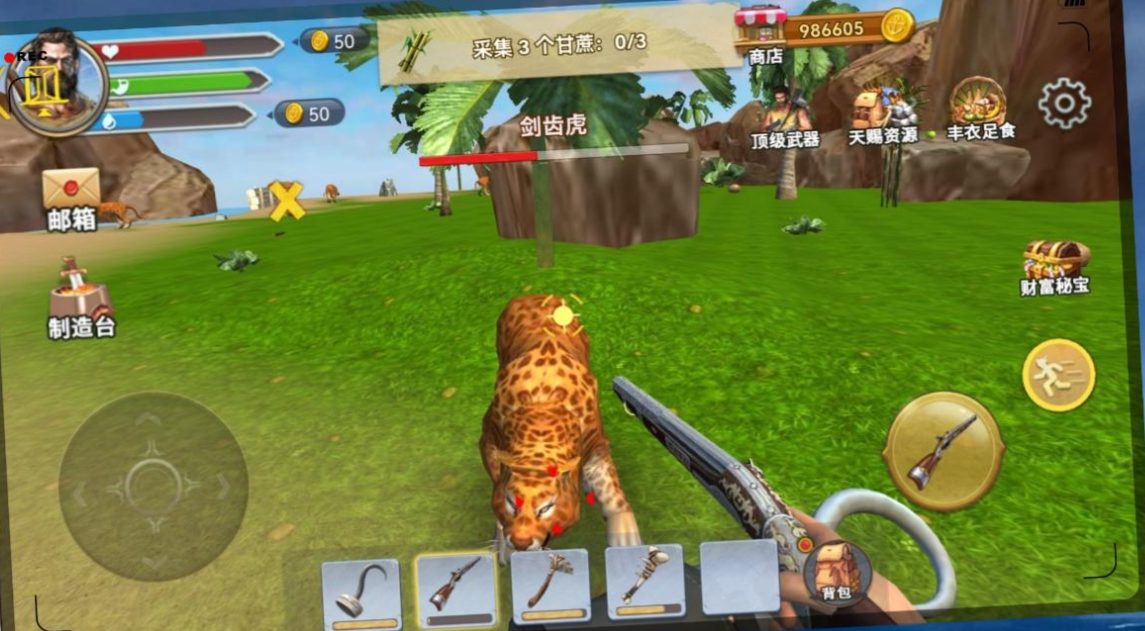This screenshot has width=1145, height=631.
Task: Tap the virtual movement joystick
Action: tap(153, 486)
